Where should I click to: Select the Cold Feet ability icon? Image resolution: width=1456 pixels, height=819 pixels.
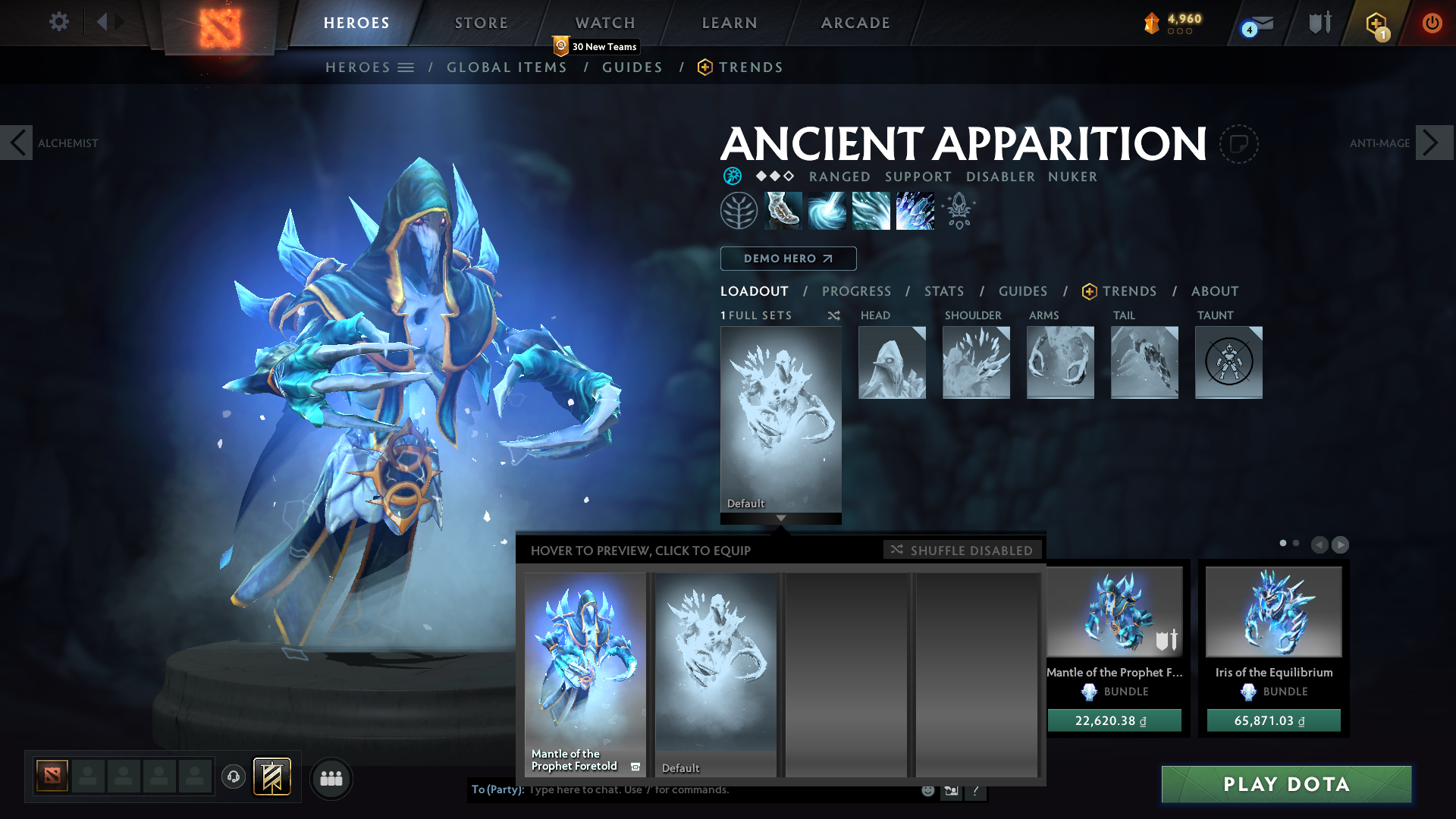pos(784,210)
